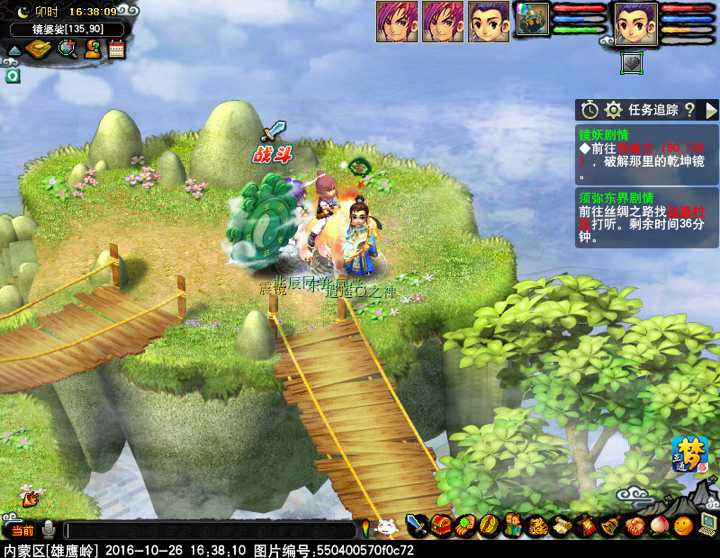
Task: Activate the sword attack icon
Action: point(416,525)
